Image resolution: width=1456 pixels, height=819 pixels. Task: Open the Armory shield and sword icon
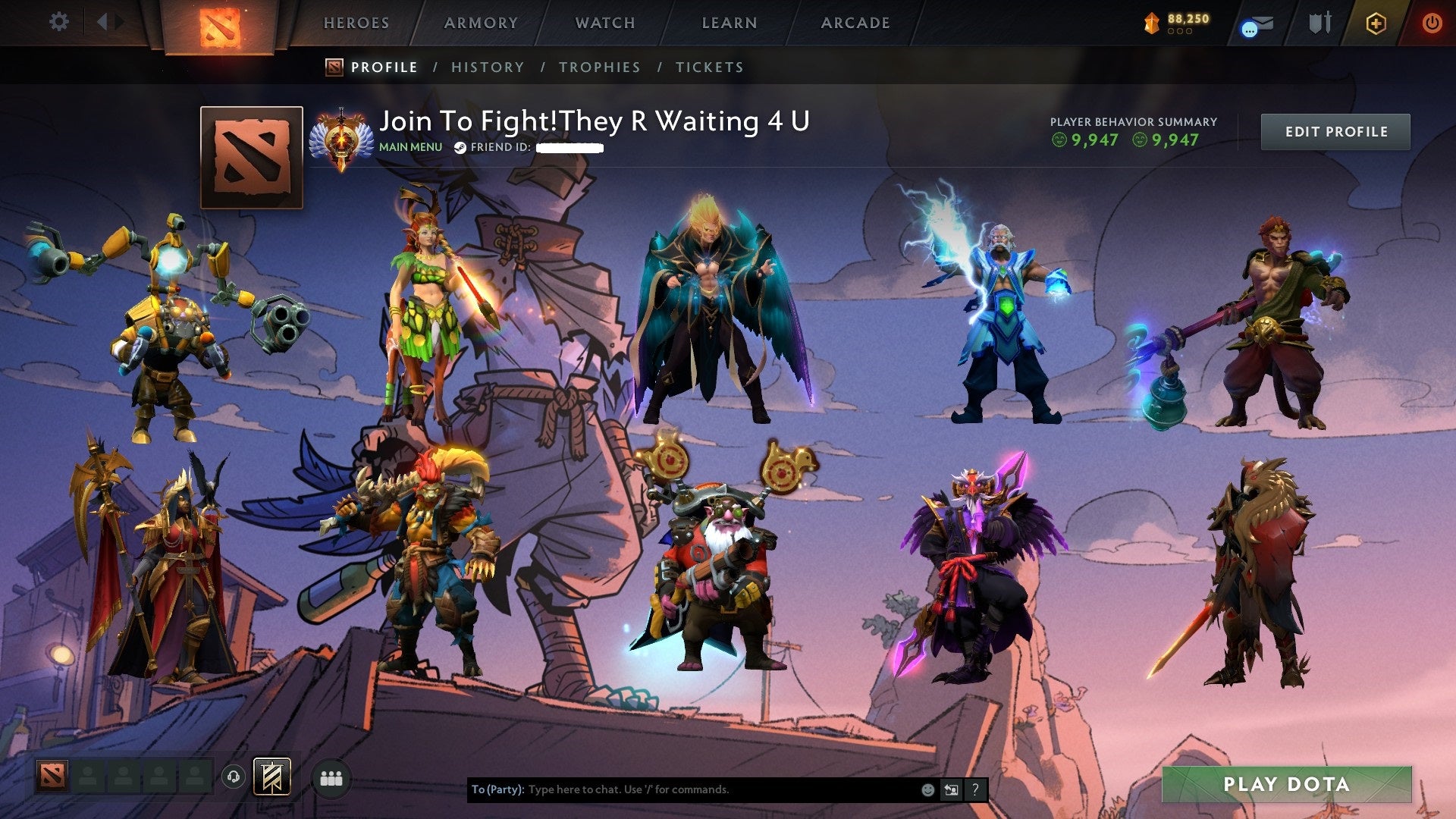1319,22
